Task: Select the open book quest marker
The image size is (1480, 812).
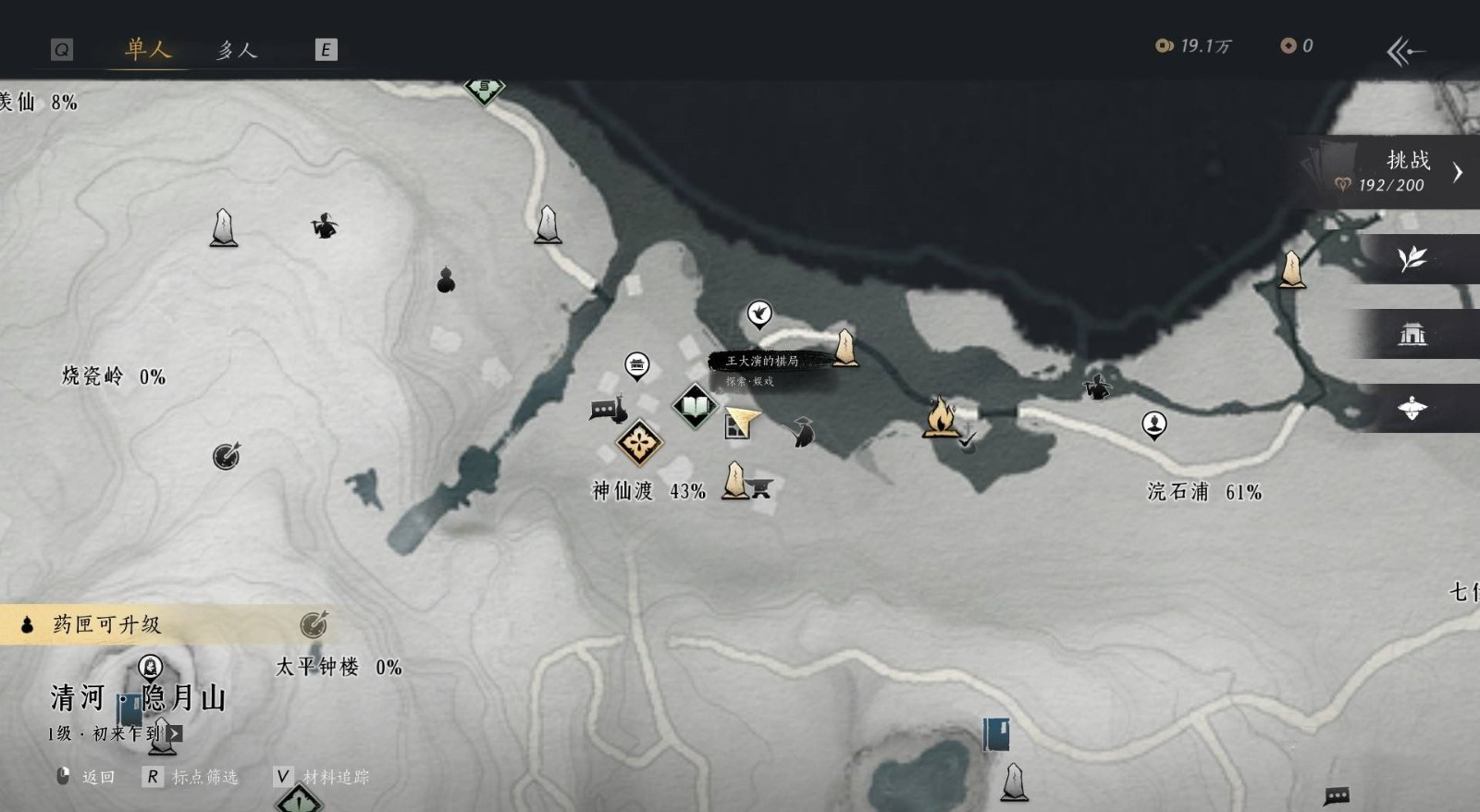Action: (x=695, y=405)
